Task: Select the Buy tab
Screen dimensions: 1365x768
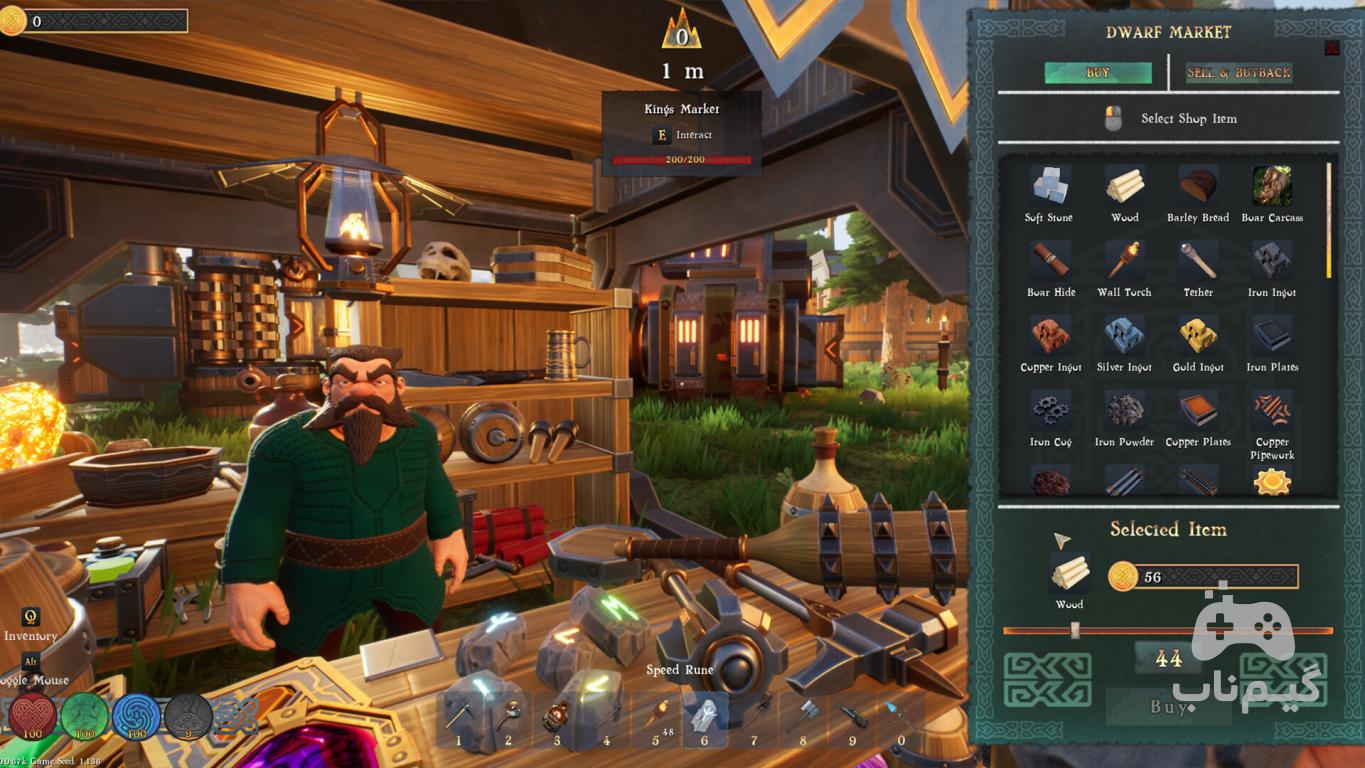Action: 1097,73
